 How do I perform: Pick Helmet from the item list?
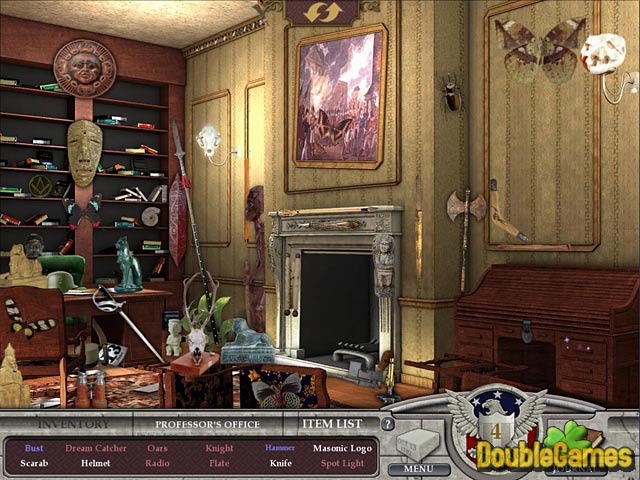coord(97,463)
